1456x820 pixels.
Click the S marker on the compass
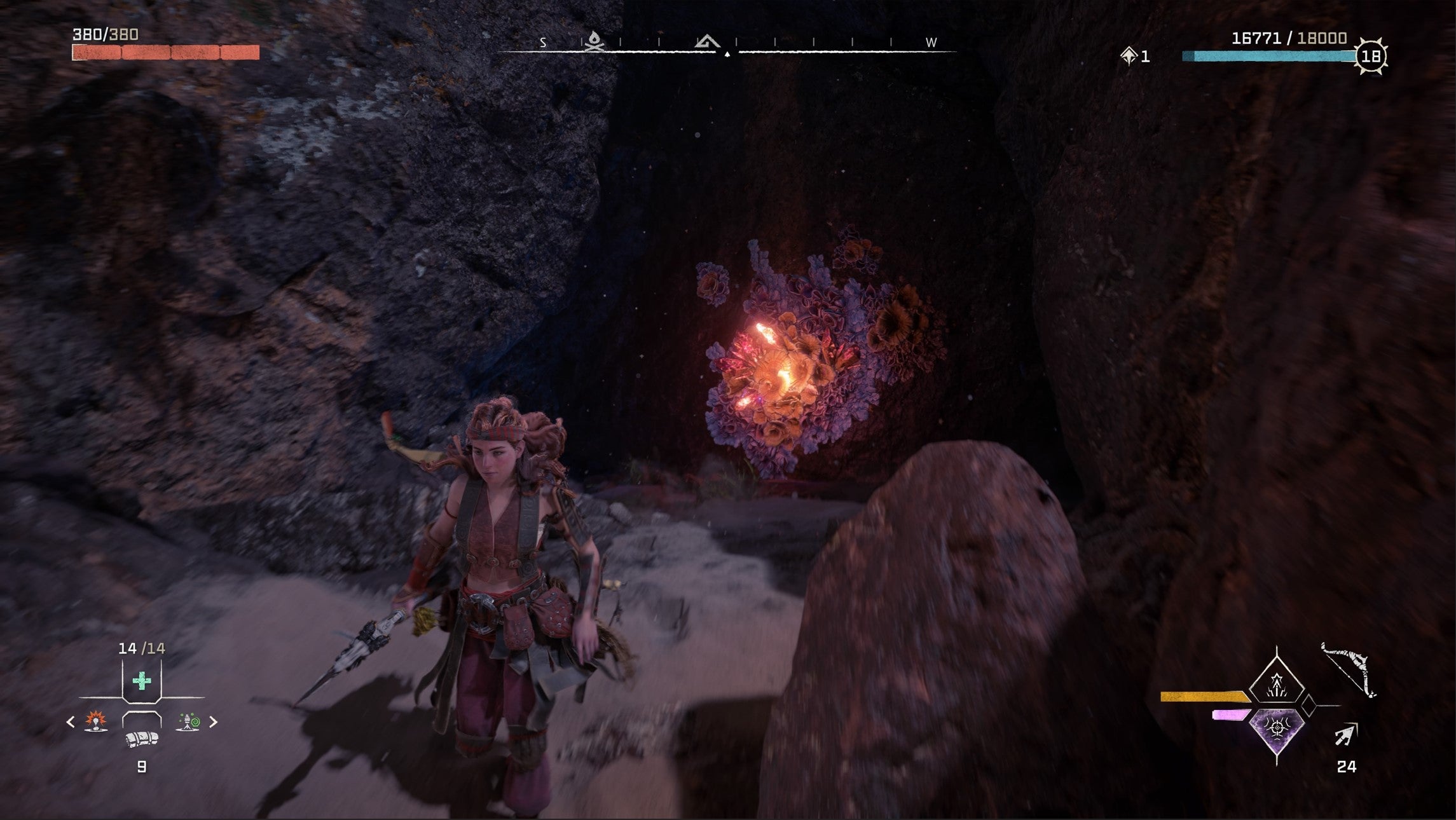(x=543, y=43)
